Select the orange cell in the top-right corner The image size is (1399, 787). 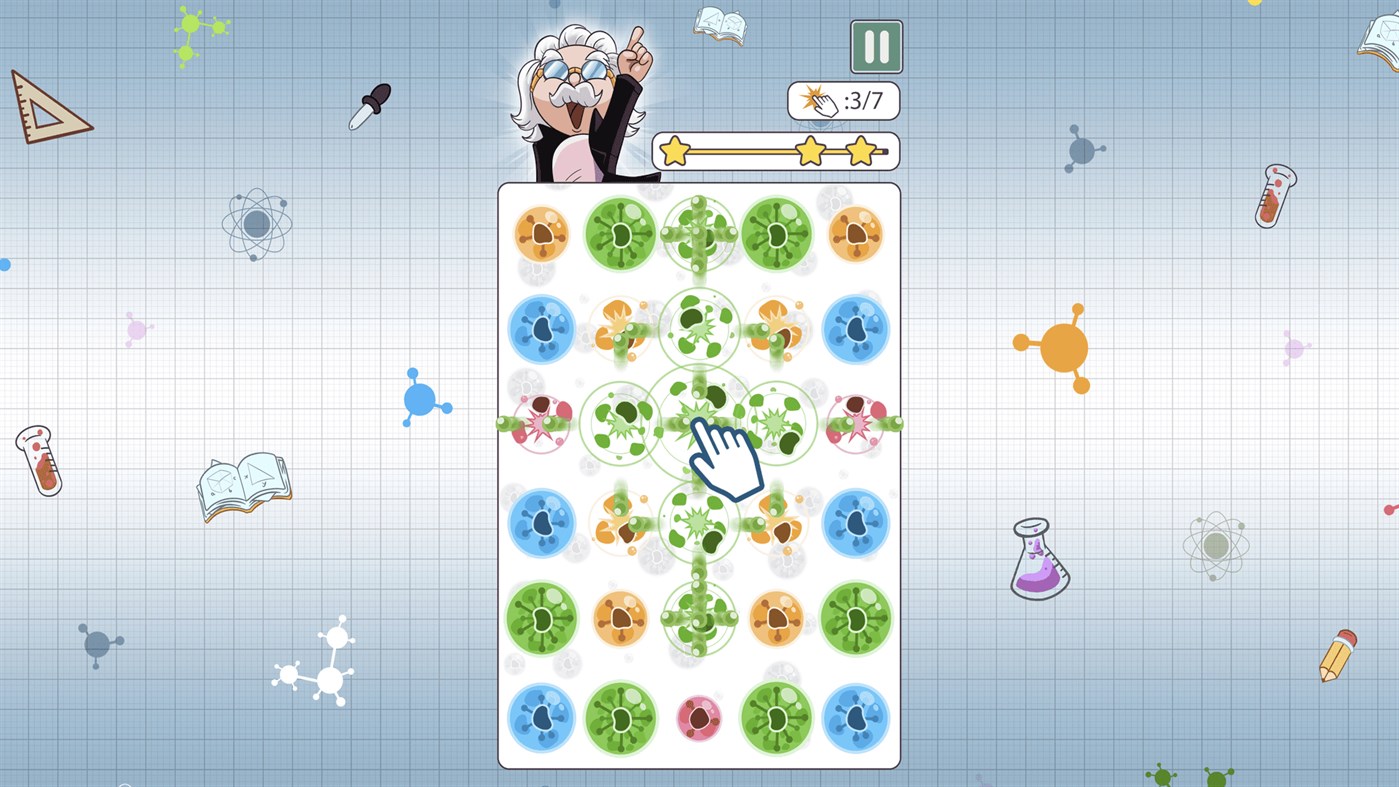857,234
